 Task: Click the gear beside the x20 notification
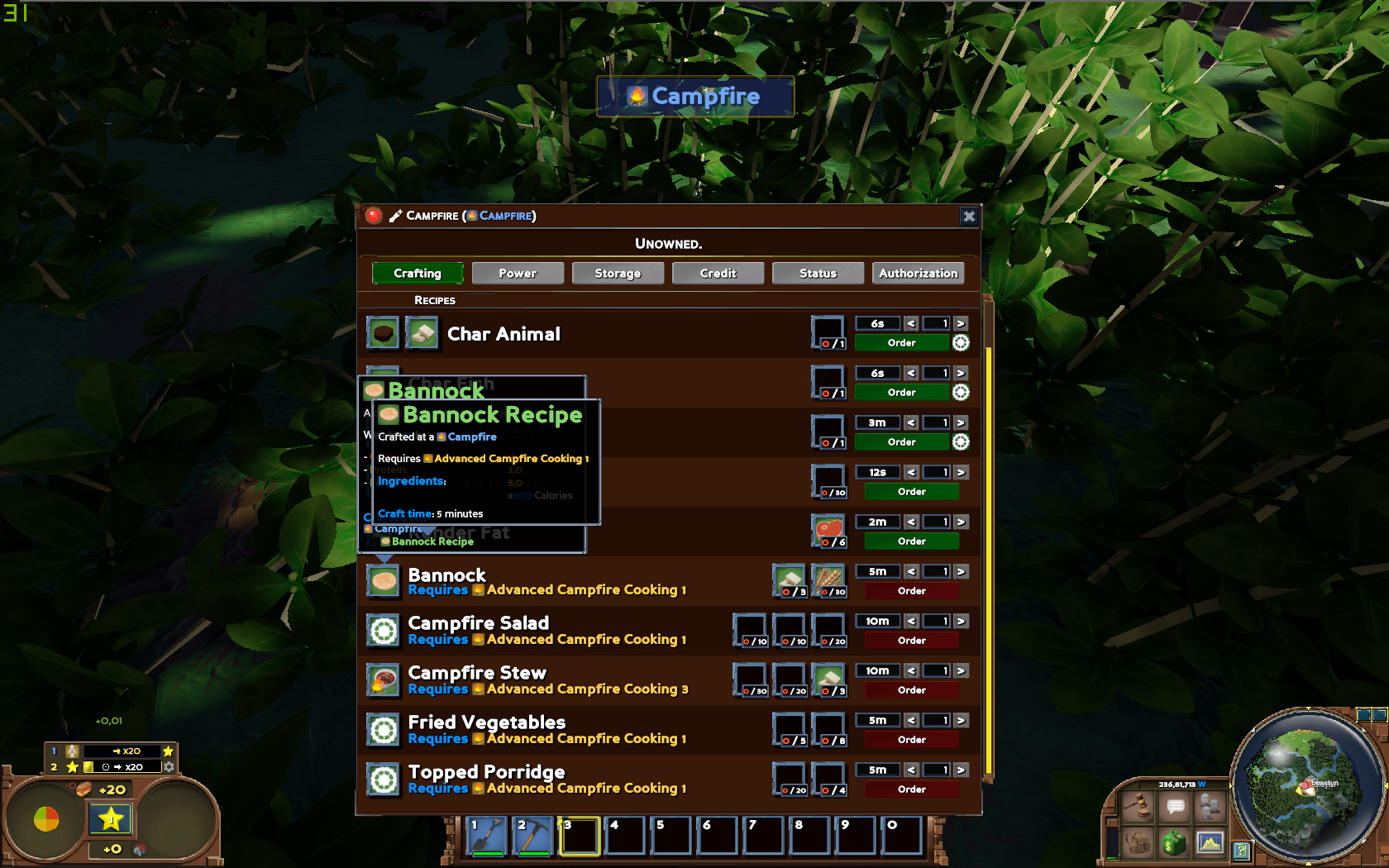tap(169, 766)
